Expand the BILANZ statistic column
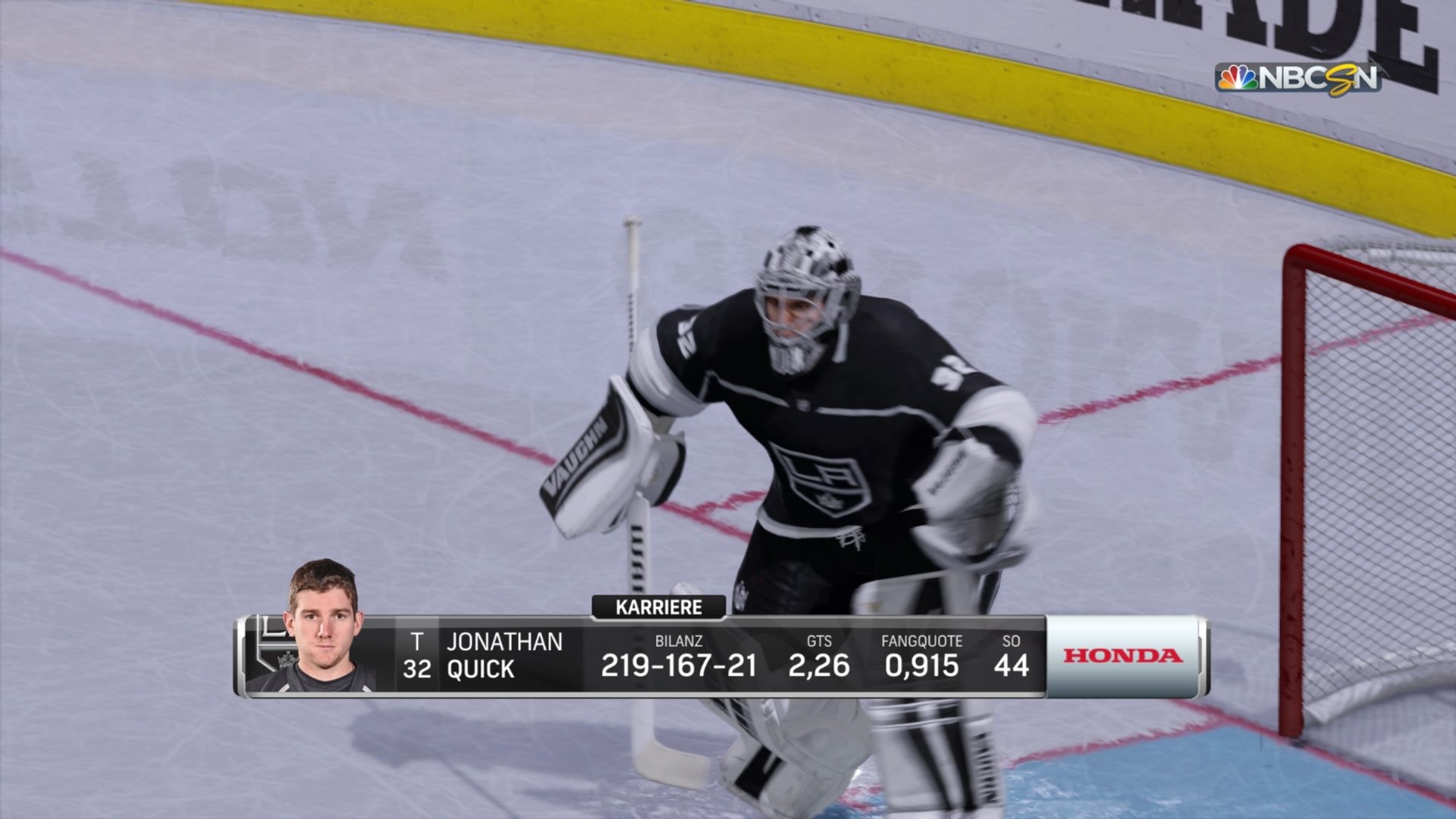Image resolution: width=1456 pixels, height=819 pixels. [x=678, y=641]
